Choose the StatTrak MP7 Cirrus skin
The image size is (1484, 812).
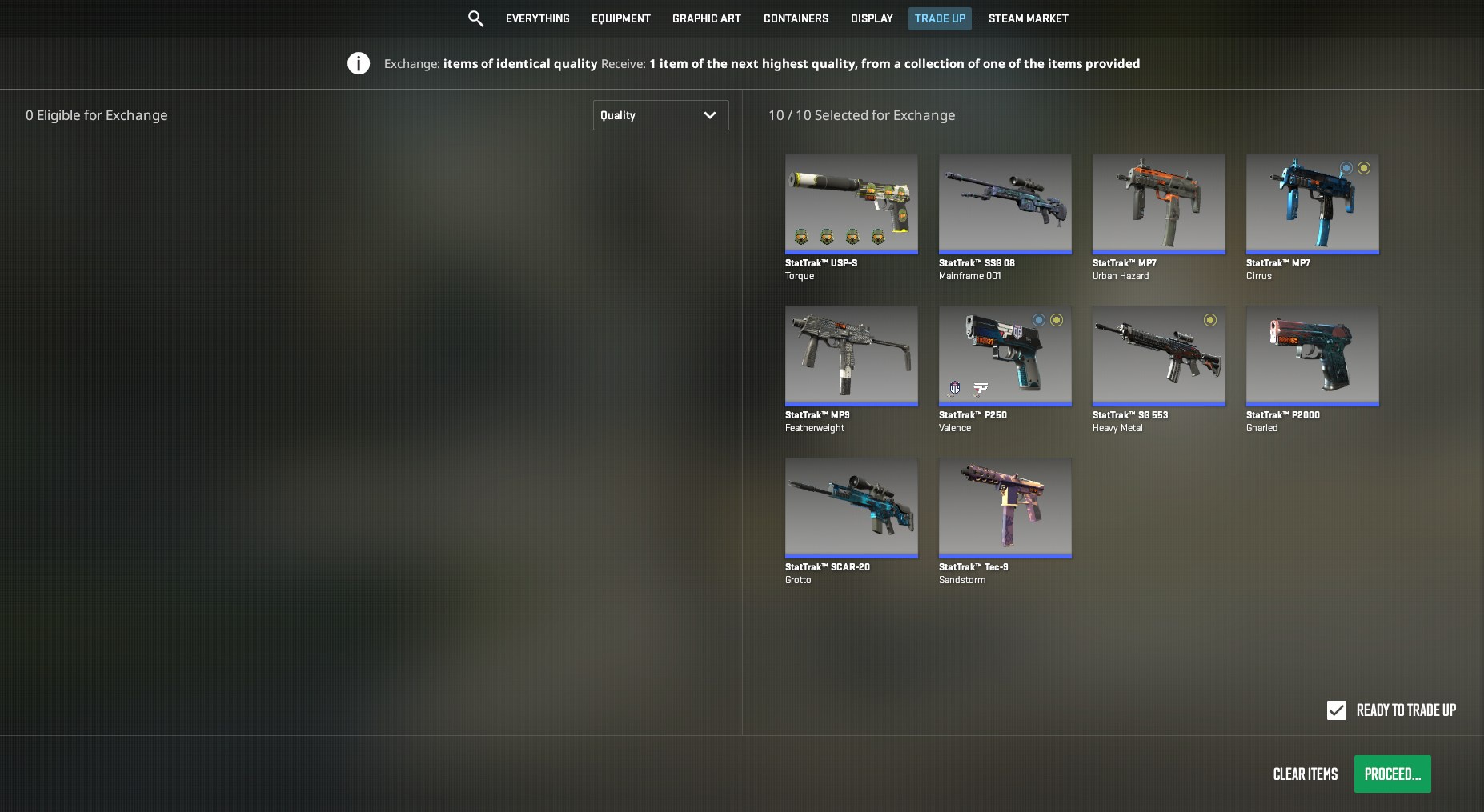[x=1312, y=204]
